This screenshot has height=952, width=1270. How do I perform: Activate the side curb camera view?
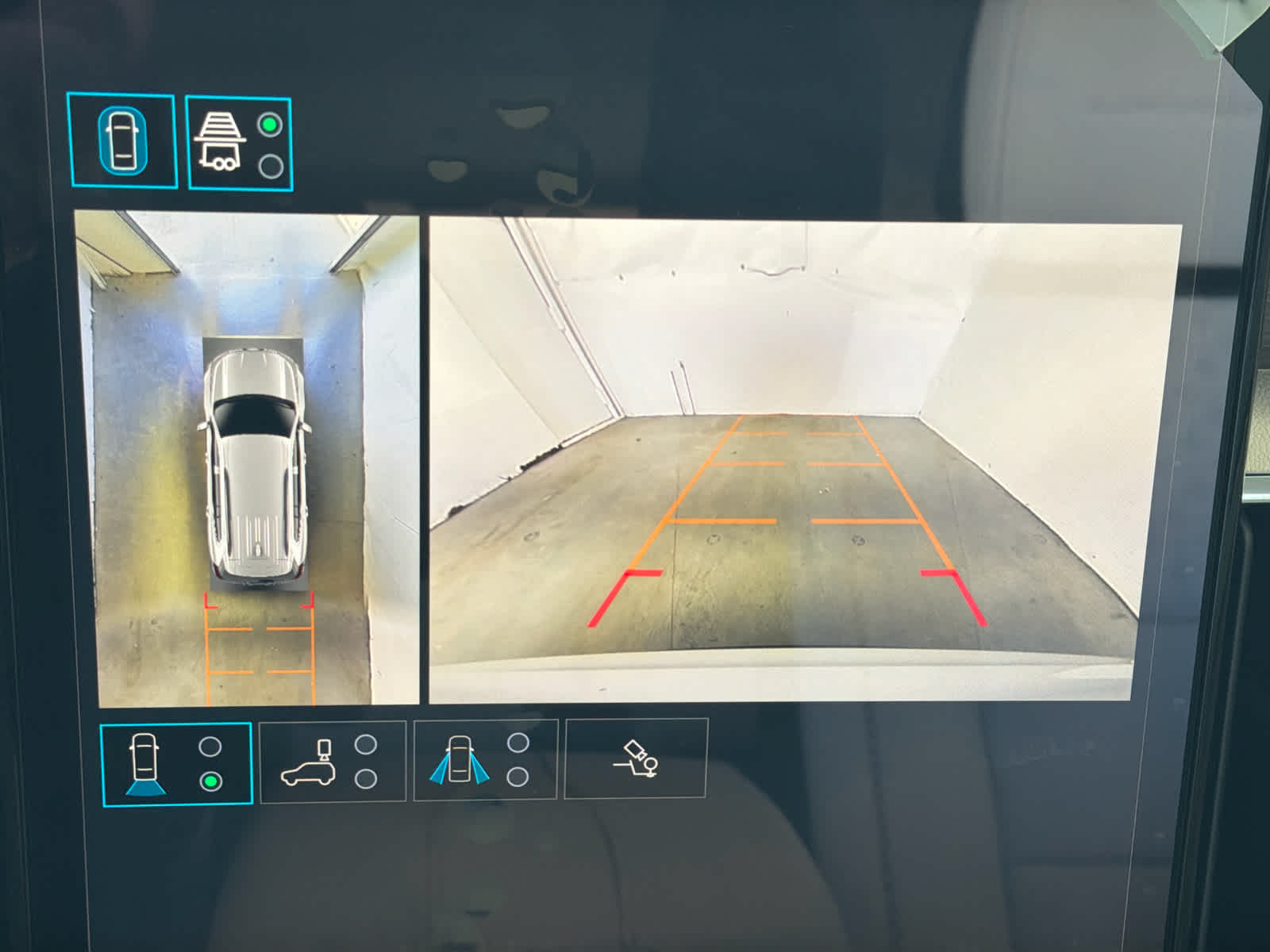point(485,761)
